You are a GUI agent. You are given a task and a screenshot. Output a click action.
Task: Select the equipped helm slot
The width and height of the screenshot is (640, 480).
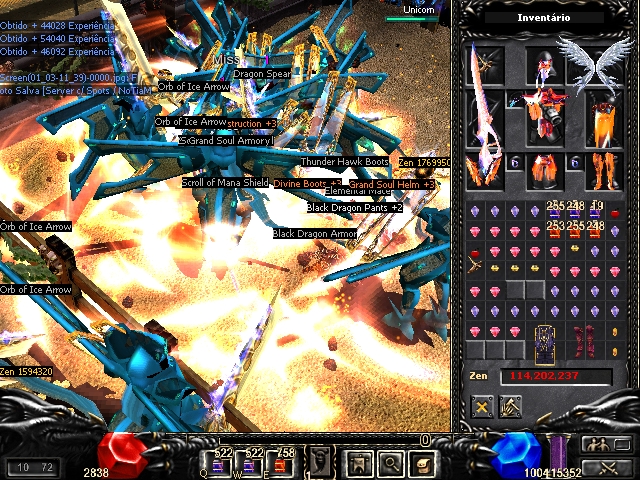pos(544,66)
